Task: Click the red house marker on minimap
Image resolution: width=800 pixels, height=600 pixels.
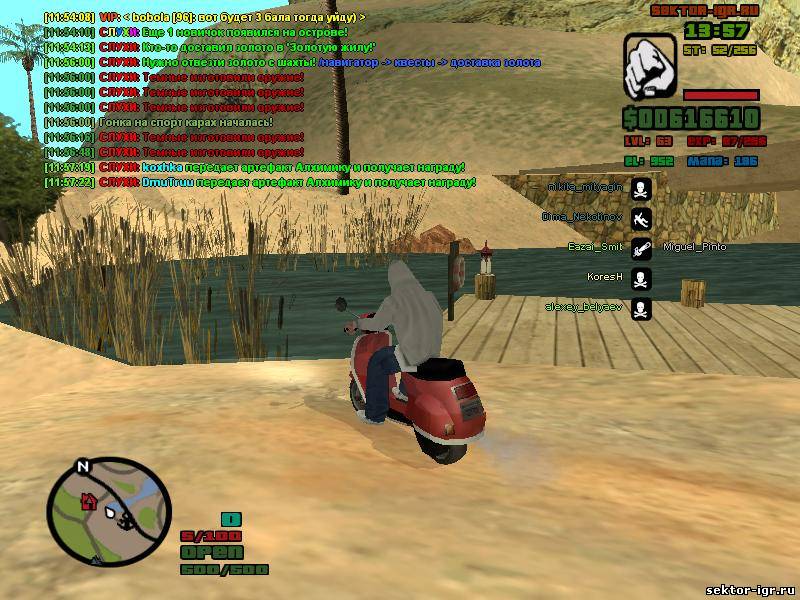Action: [87, 500]
